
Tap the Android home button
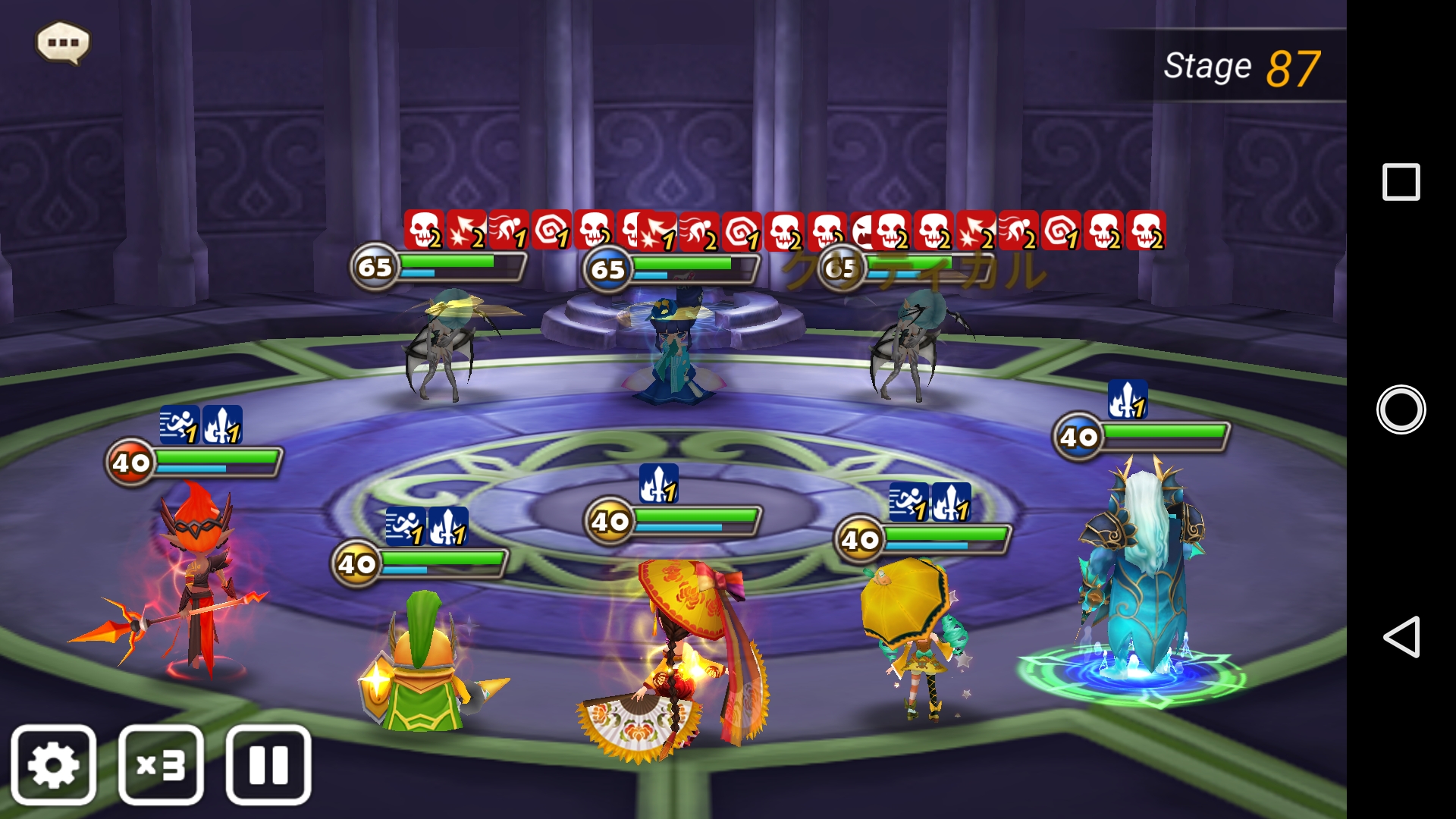[1401, 409]
